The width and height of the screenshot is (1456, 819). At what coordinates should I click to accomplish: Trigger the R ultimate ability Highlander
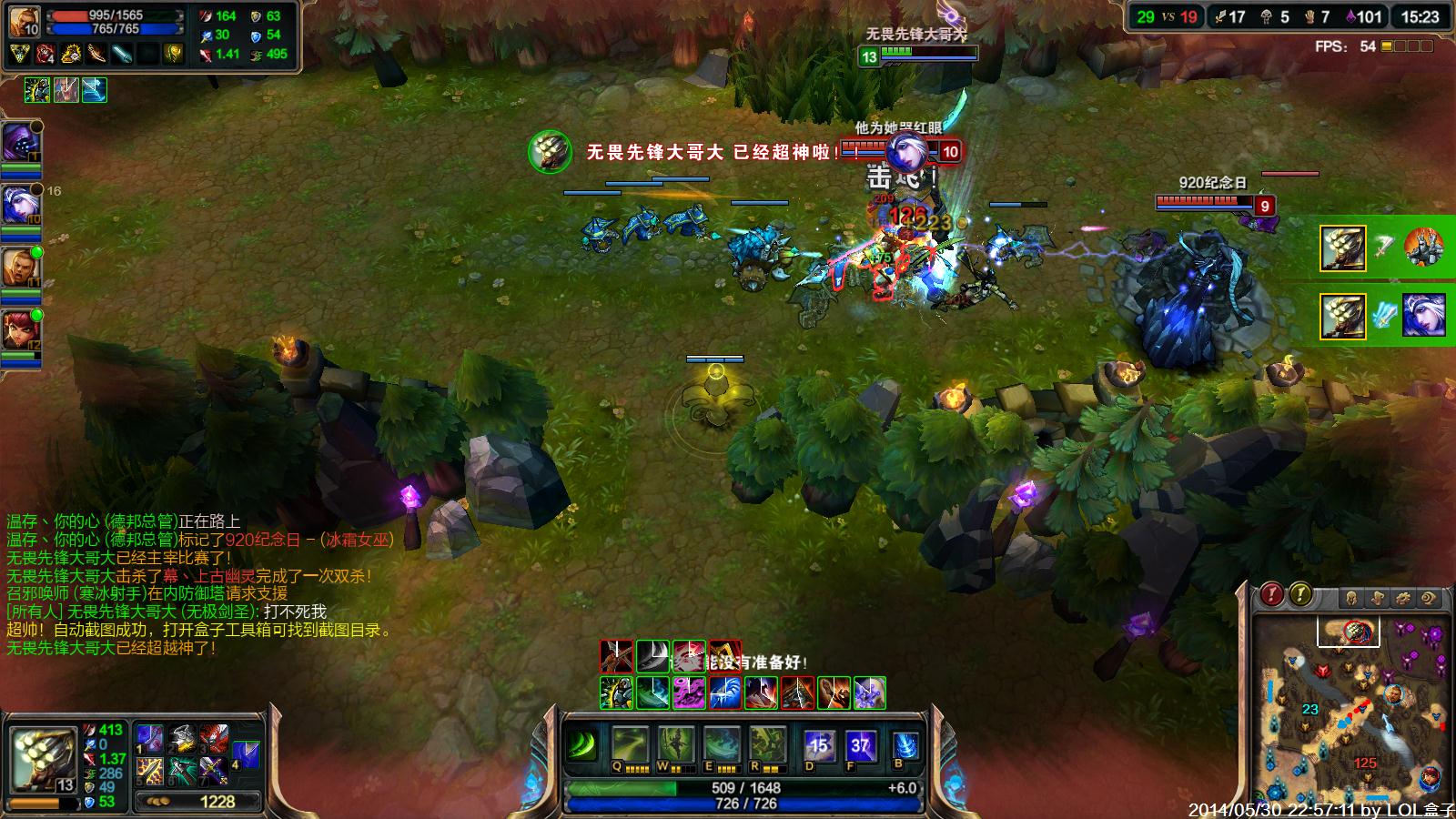(x=767, y=745)
